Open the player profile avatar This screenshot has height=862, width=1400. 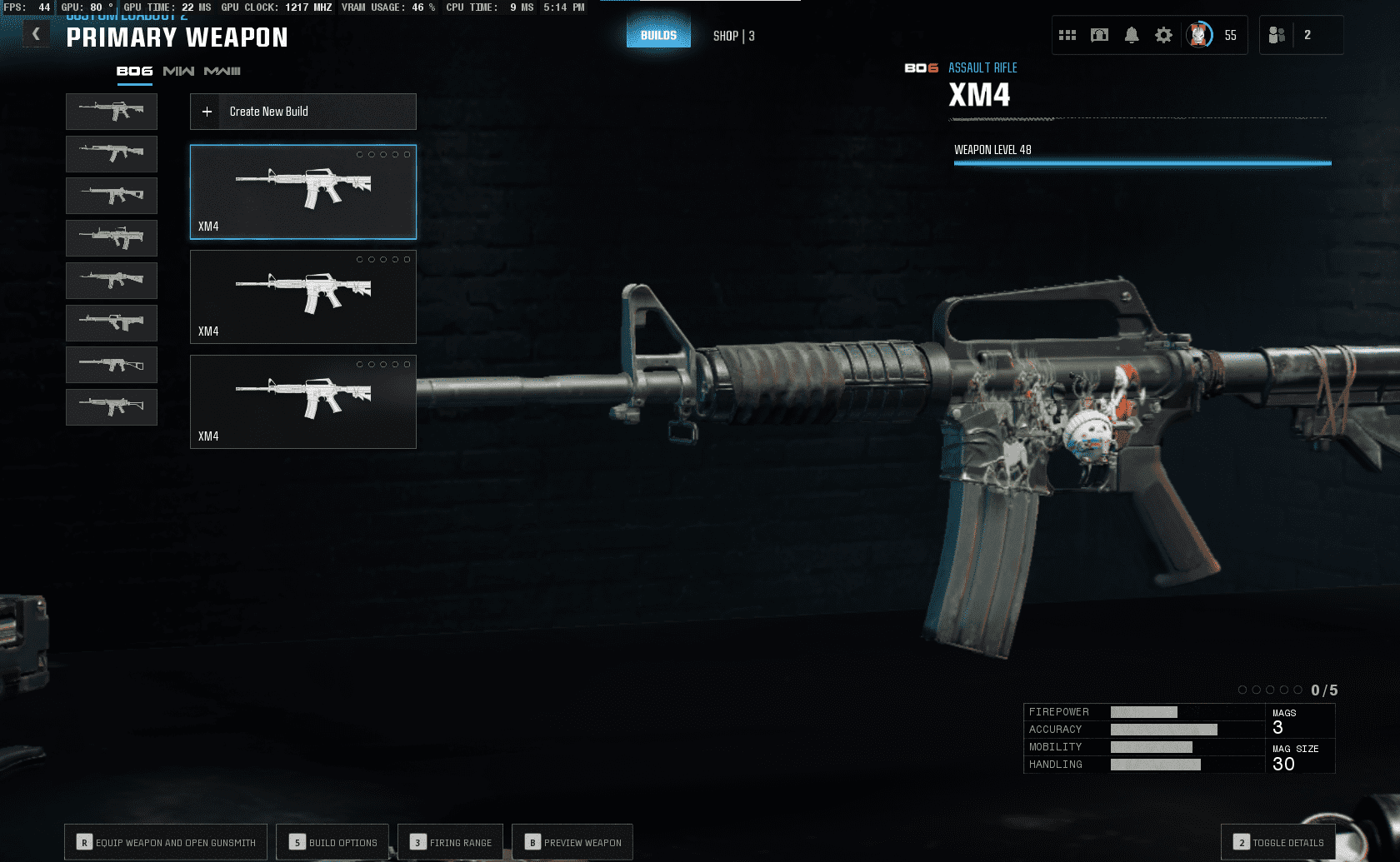pos(1199,35)
